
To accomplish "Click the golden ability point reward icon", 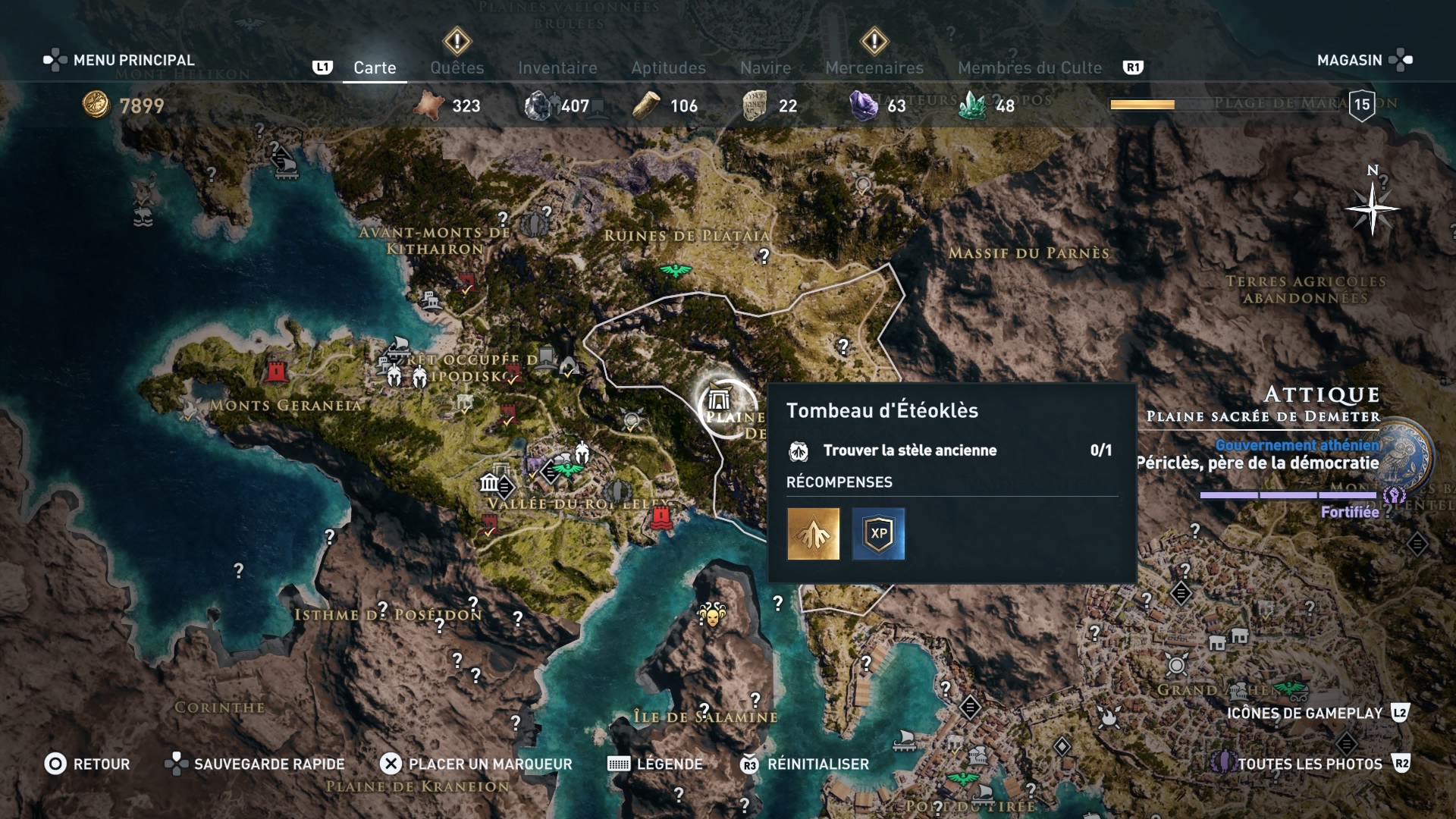I will [x=813, y=534].
